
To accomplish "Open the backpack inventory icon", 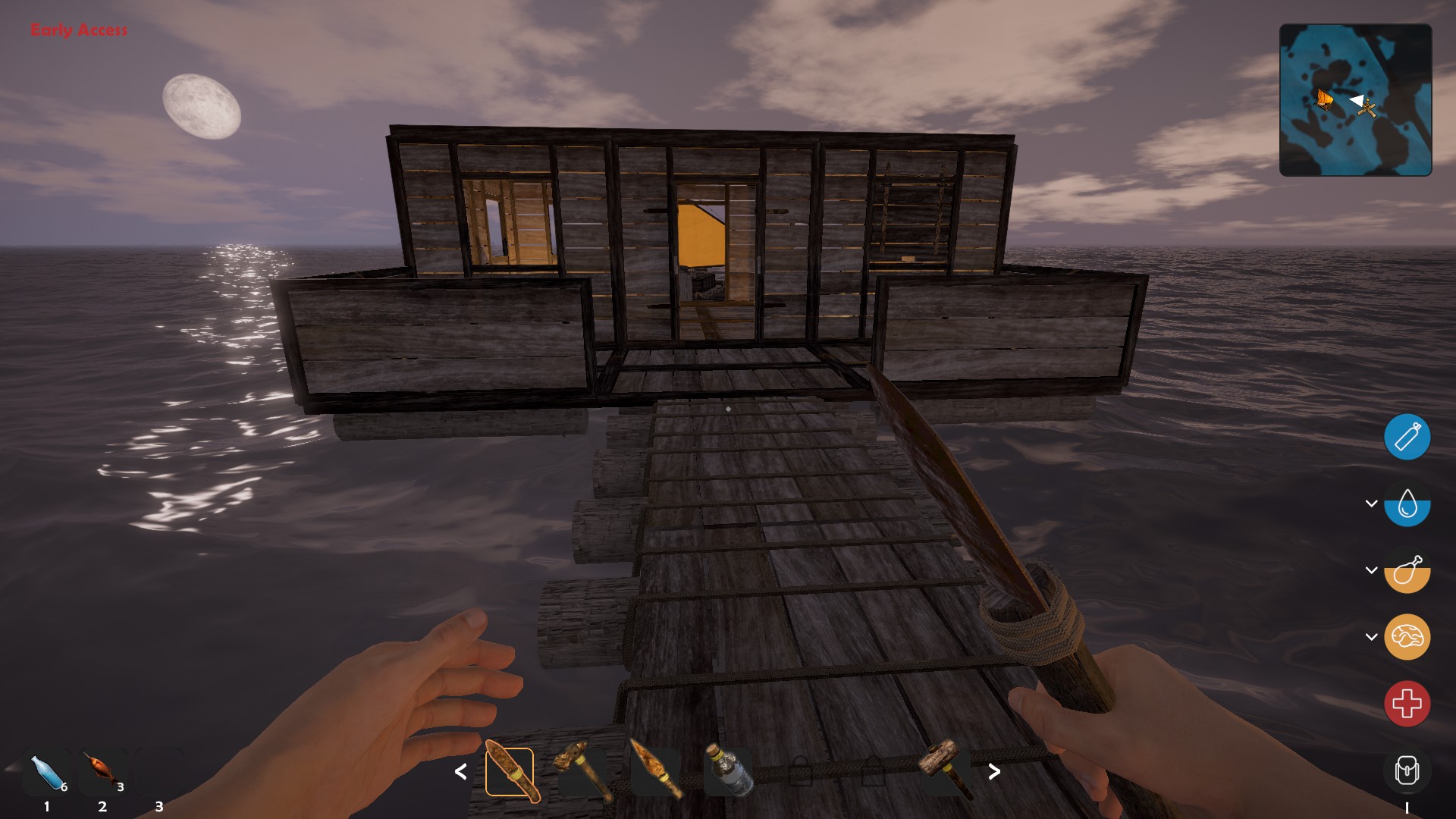I will [x=1407, y=771].
